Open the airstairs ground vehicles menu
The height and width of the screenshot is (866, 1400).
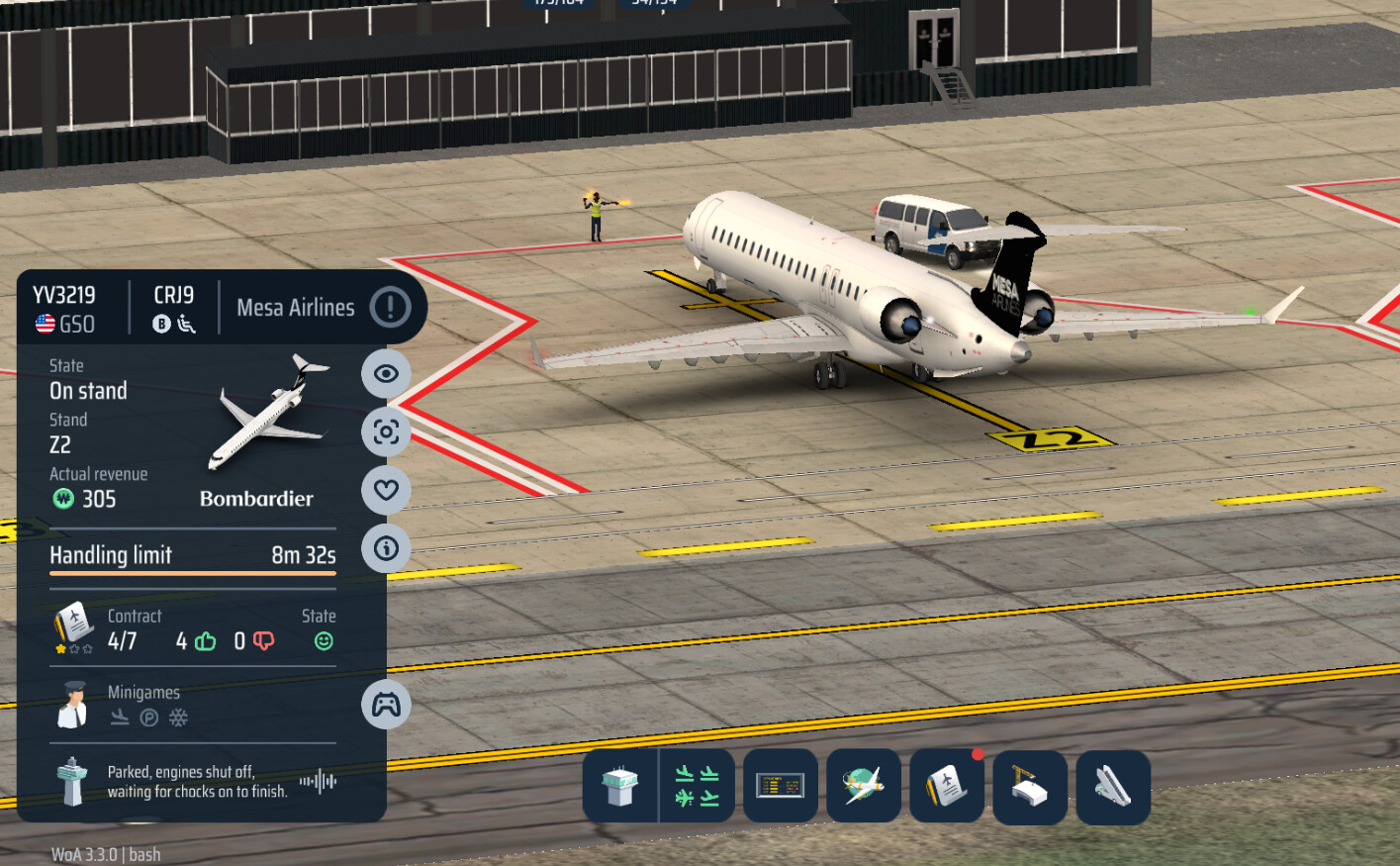(1113, 787)
